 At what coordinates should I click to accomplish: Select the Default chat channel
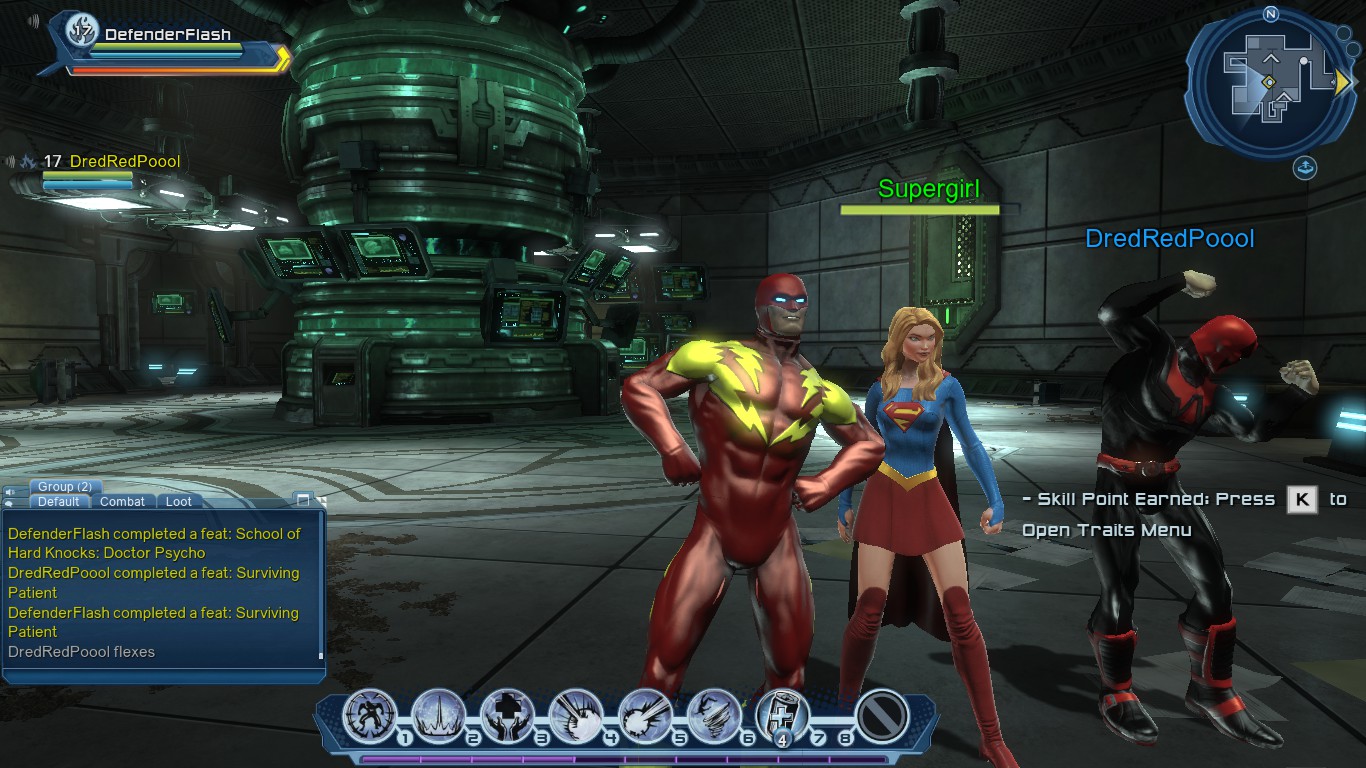coord(60,502)
